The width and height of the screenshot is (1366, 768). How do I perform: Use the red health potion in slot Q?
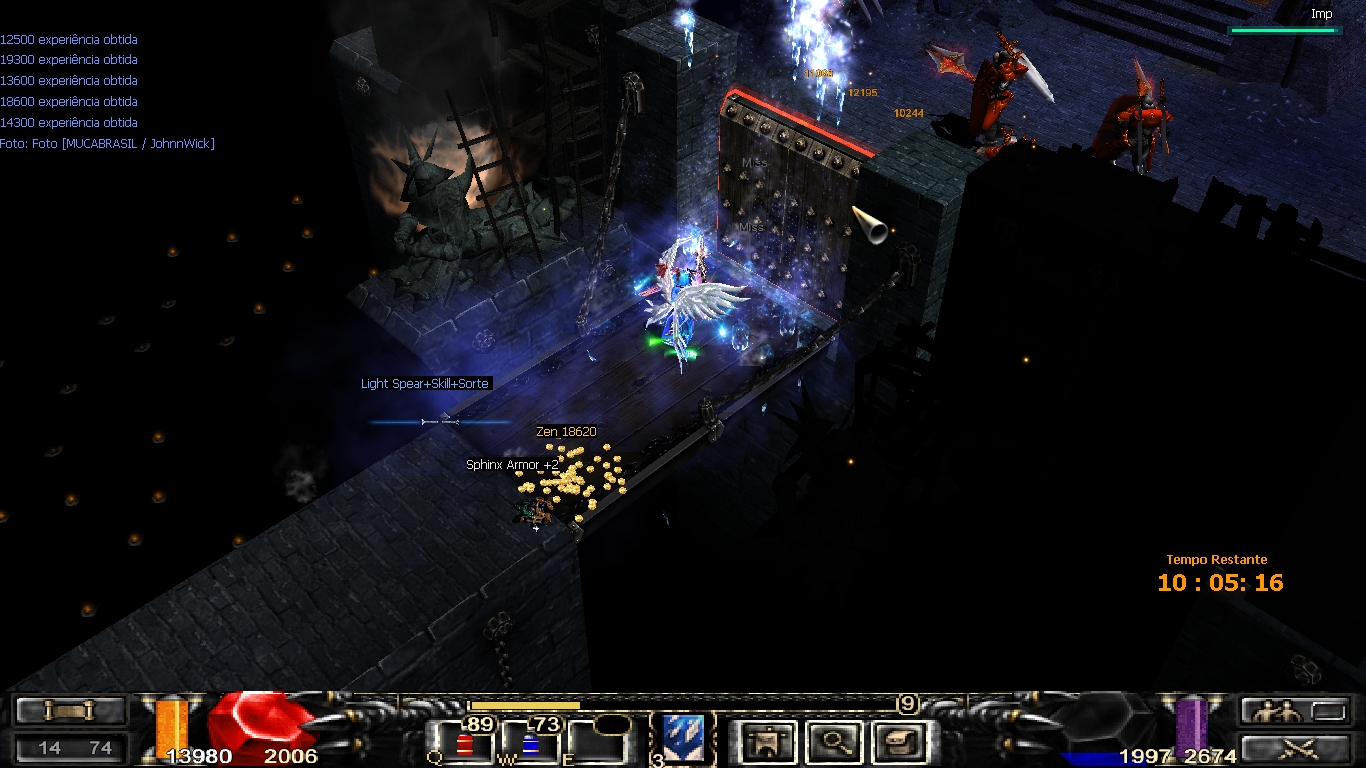[x=464, y=743]
